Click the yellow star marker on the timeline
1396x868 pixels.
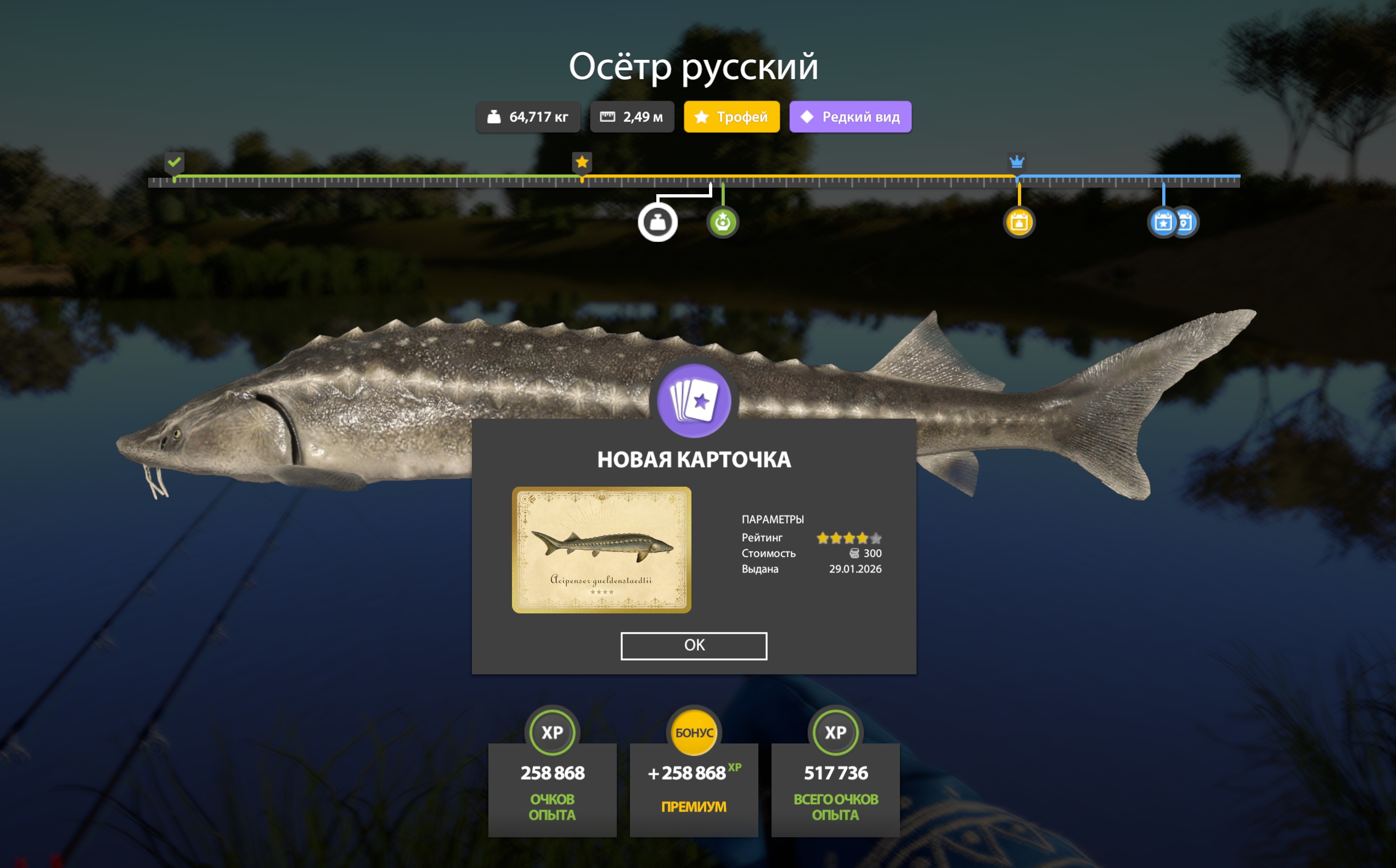582,162
